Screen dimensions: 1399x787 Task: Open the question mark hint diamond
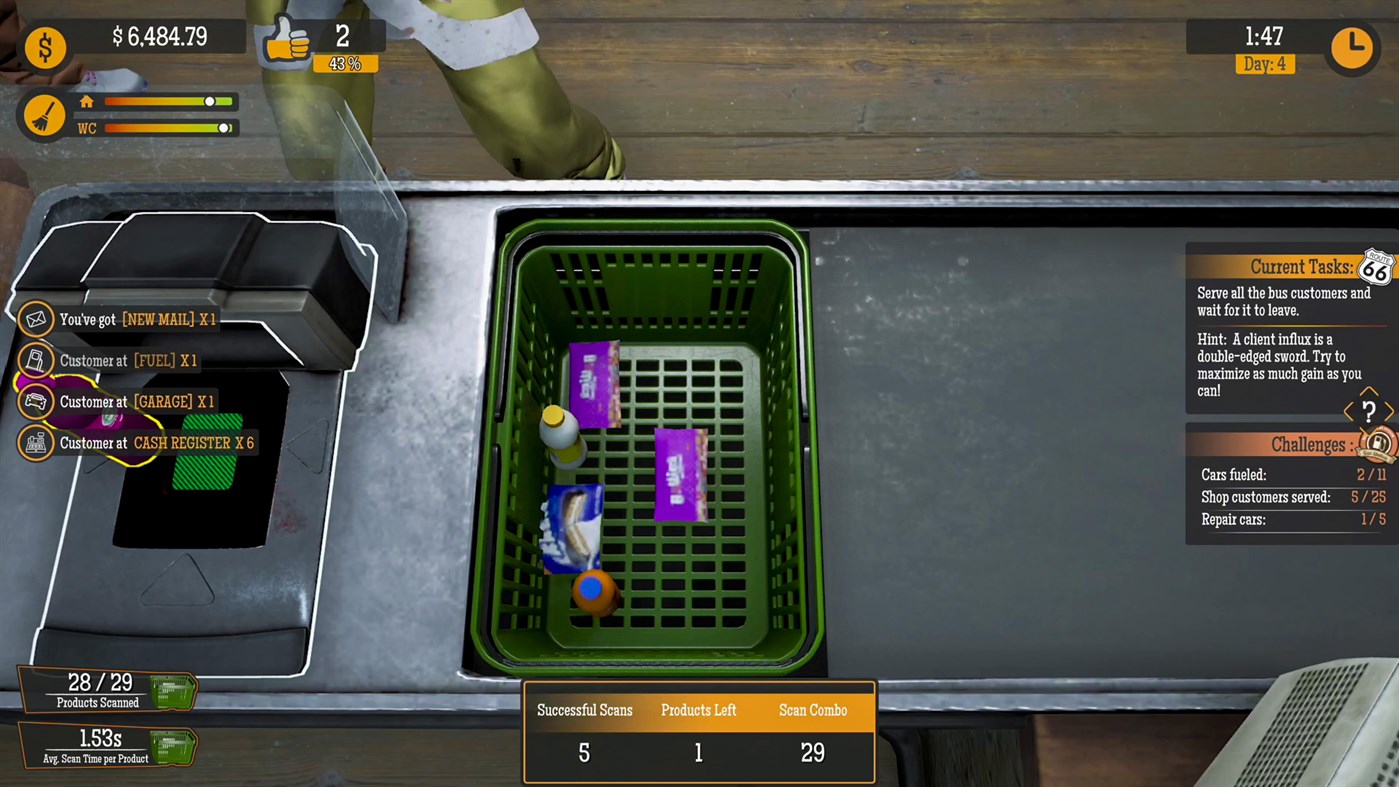click(1368, 411)
